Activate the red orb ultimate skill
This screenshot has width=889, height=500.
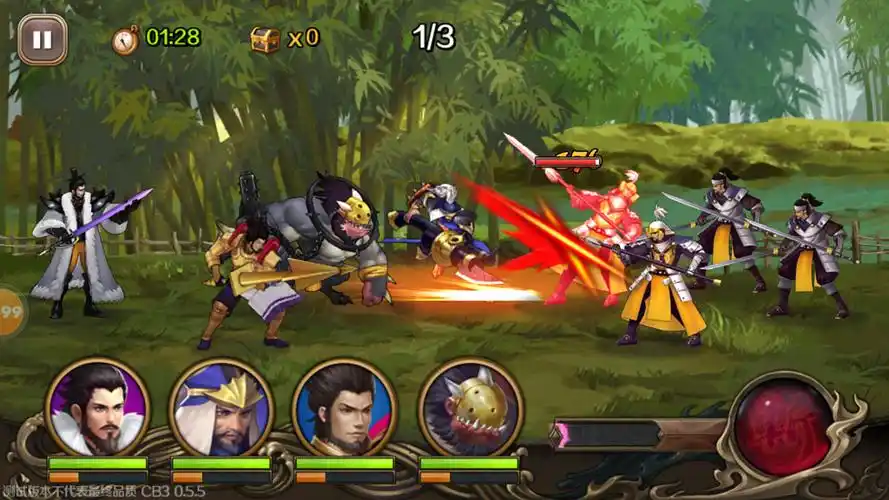783,427
